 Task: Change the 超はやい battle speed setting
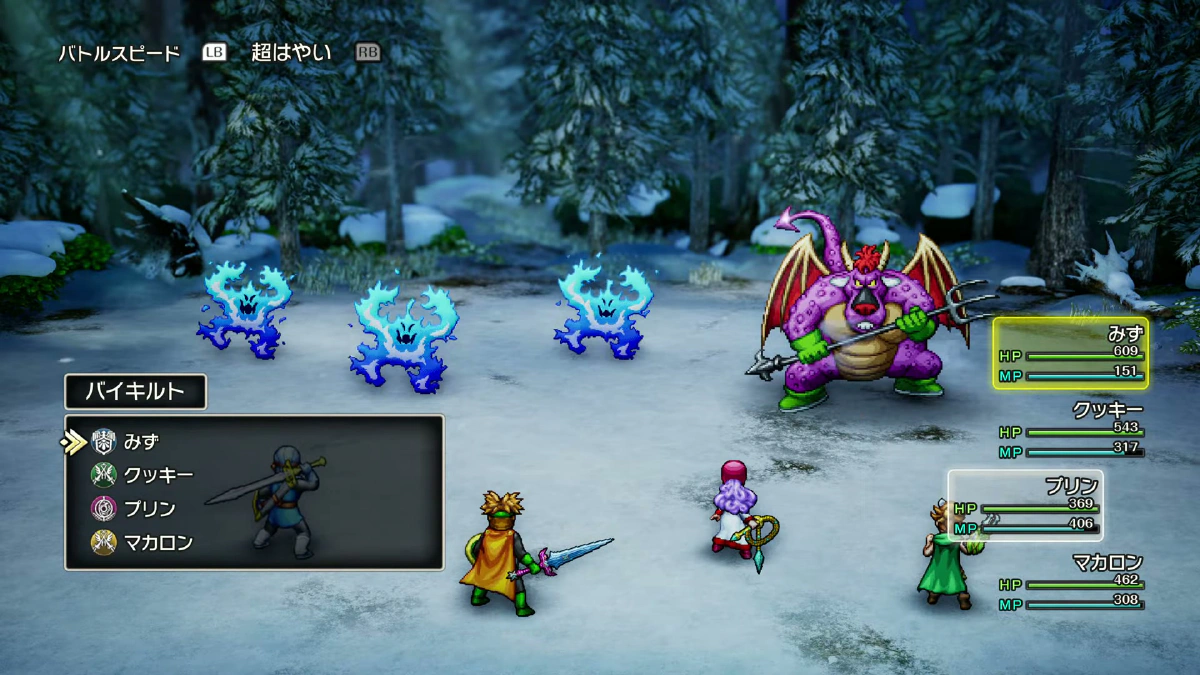[x=291, y=52]
